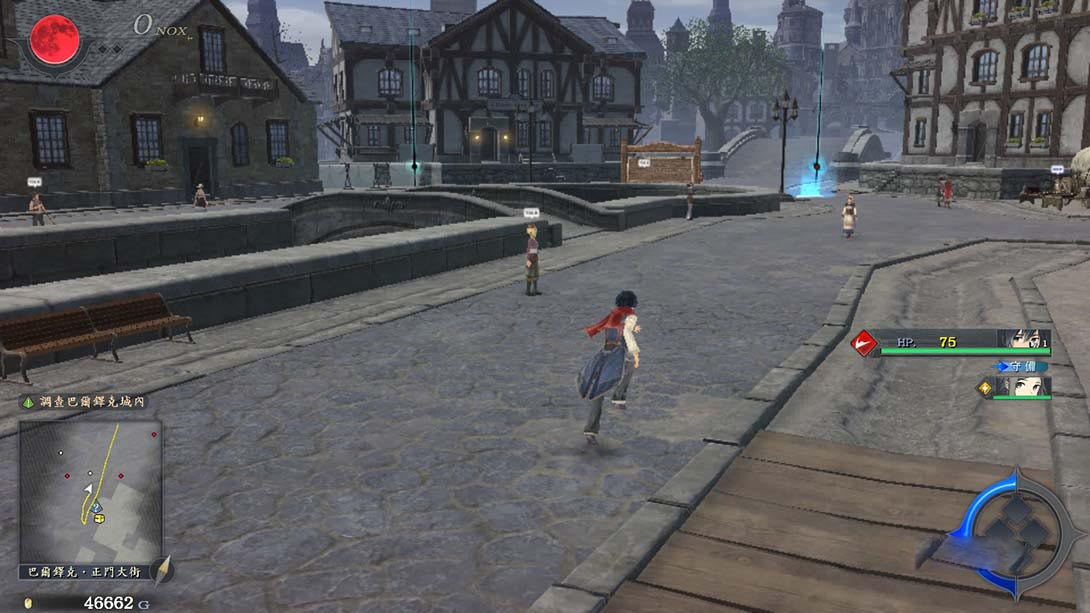This screenshot has width=1090, height=613.
Task: Open the quest tracker 調查巴爾鐸克城內
Action: point(85,401)
